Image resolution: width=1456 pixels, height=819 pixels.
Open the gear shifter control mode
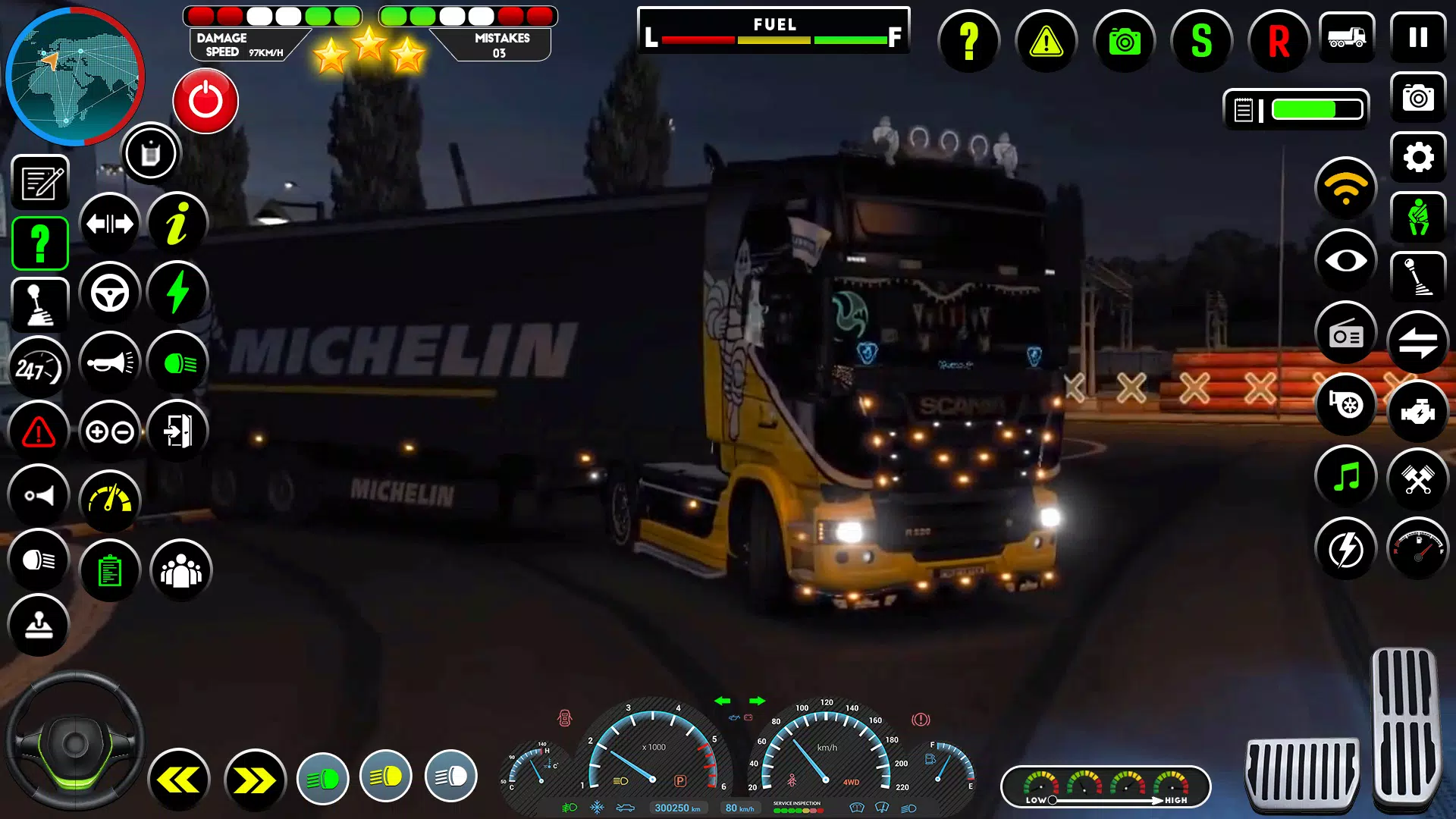click(x=39, y=303)
